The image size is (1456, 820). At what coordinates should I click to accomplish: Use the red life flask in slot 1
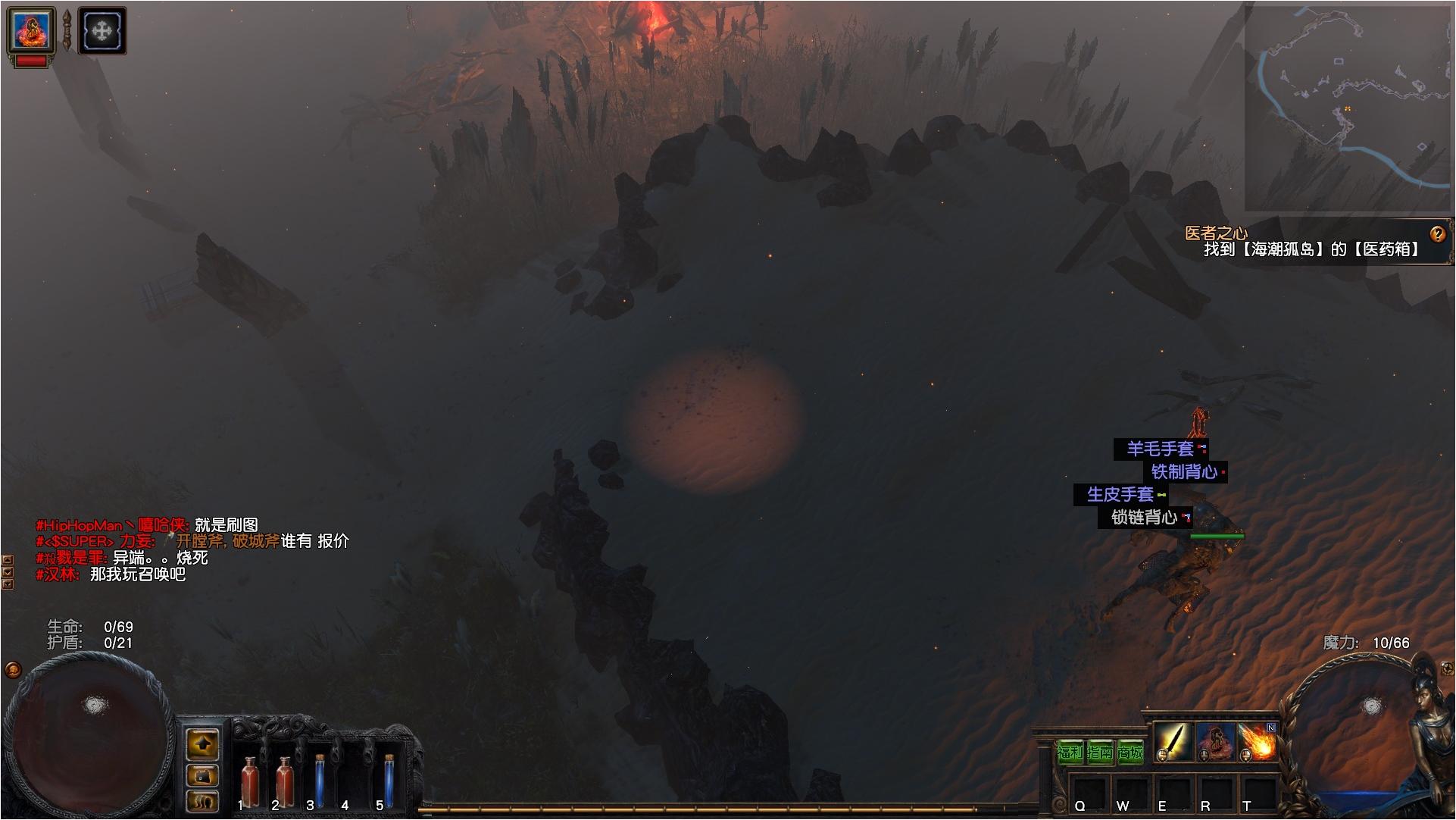[x=248, y=781]
